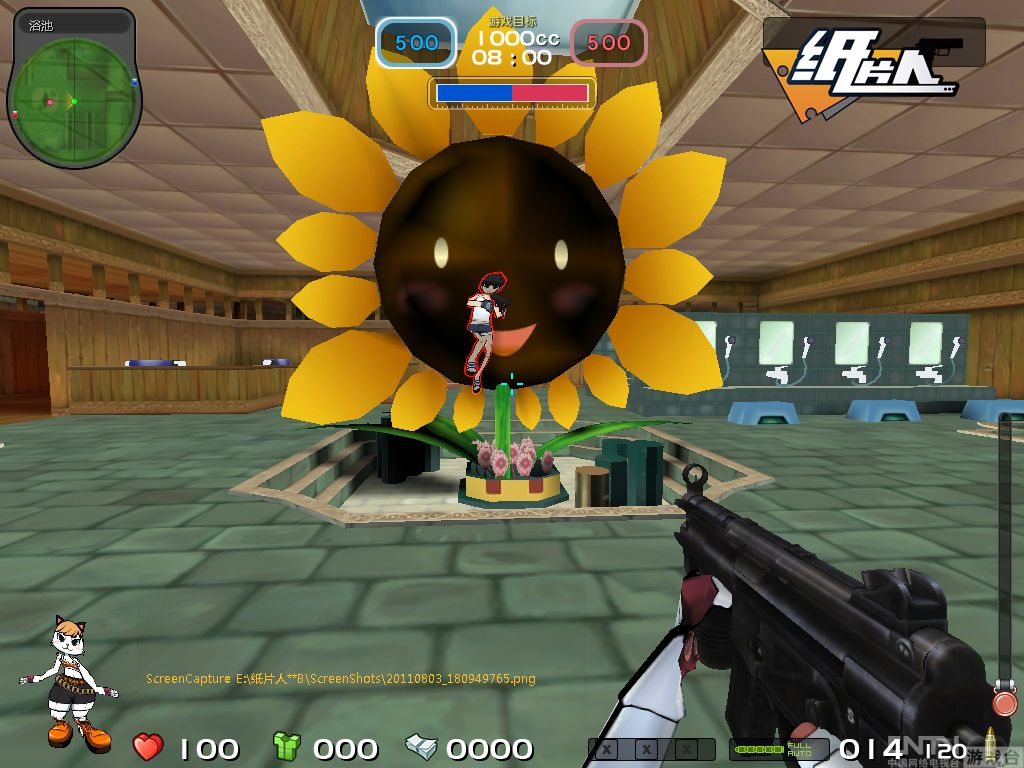The height and width of the screenshot is (768, 1024).
Task: Click the green armor vest icon
Action: coord(287,746)
